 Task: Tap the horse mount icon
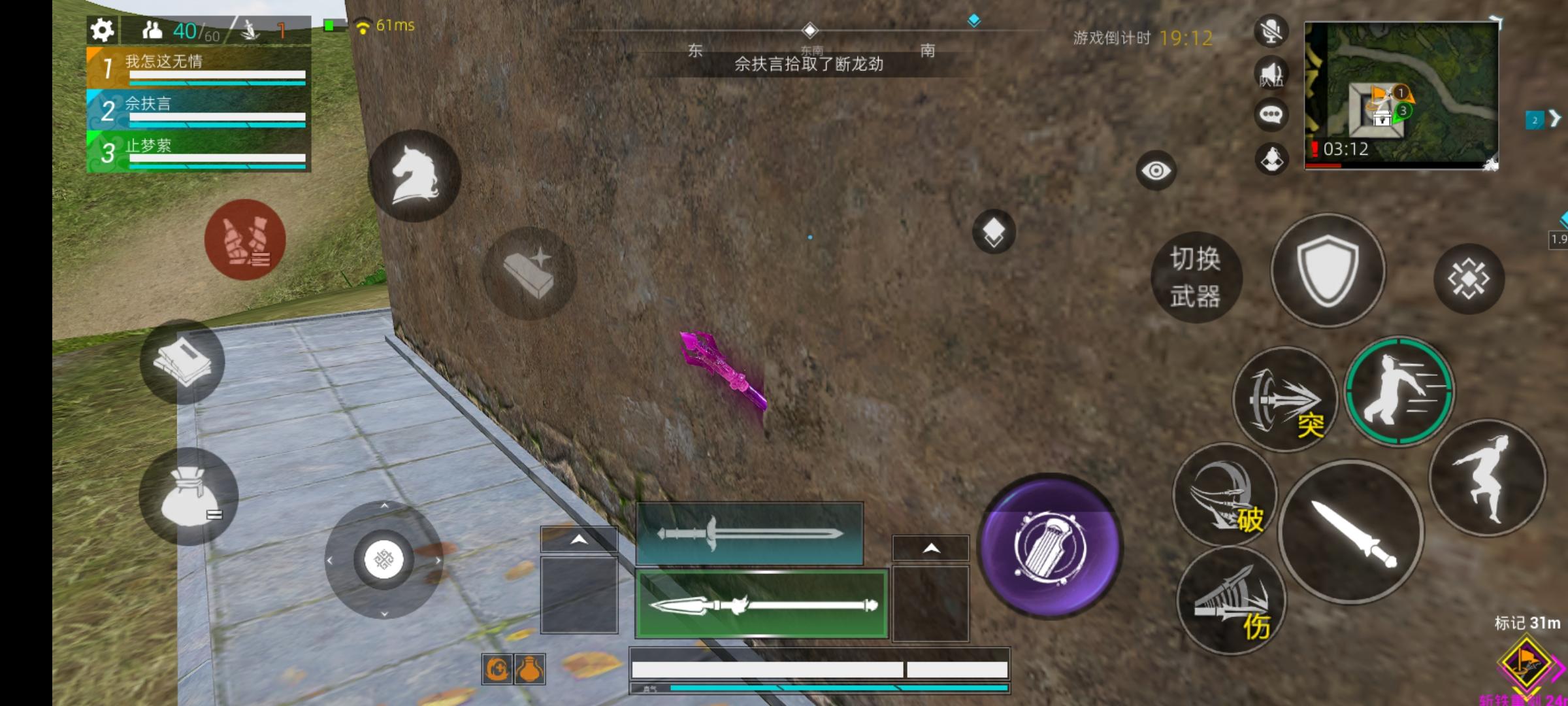point(414,175)
